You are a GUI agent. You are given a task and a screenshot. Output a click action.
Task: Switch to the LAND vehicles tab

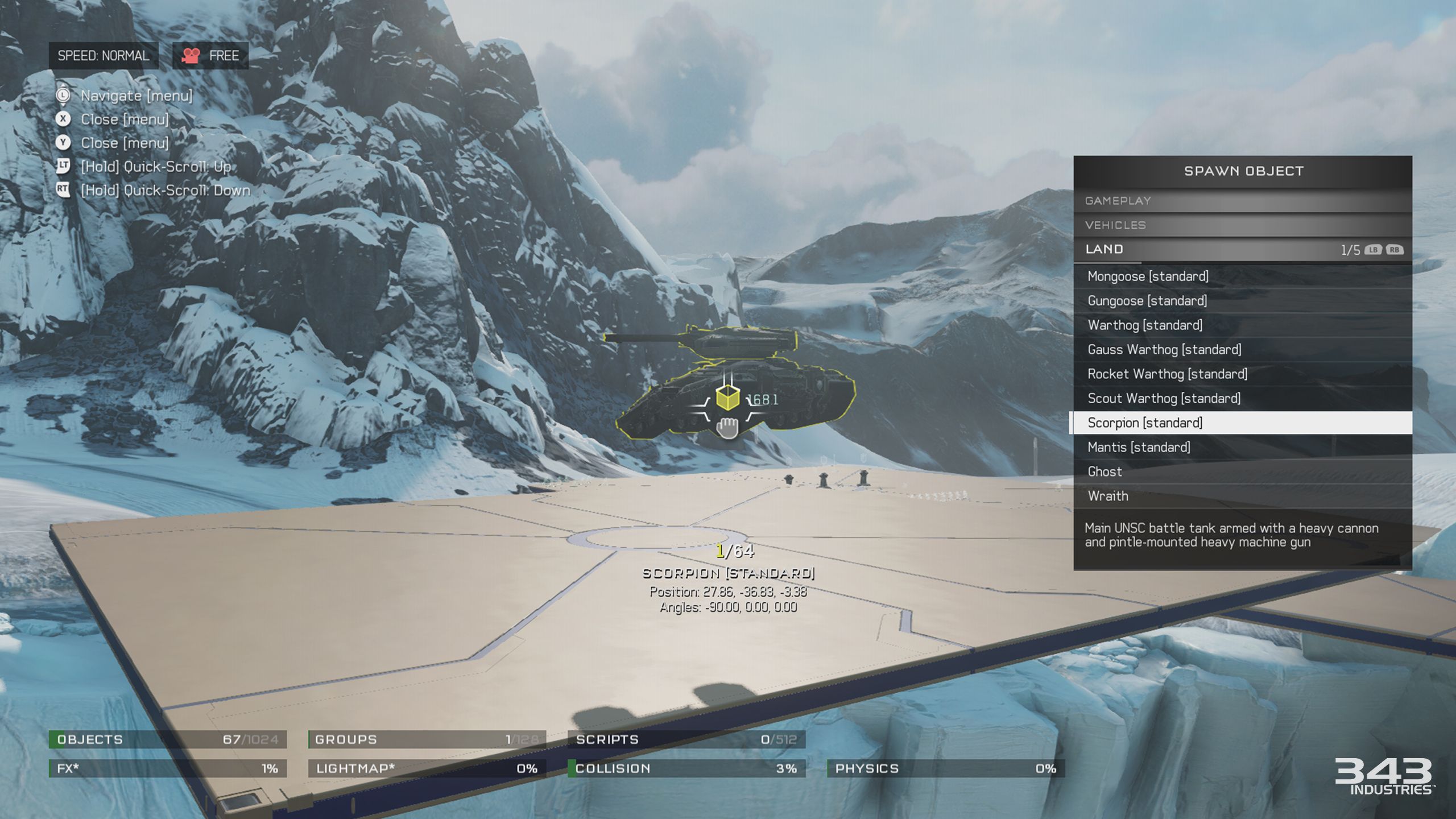[1103, 249]
